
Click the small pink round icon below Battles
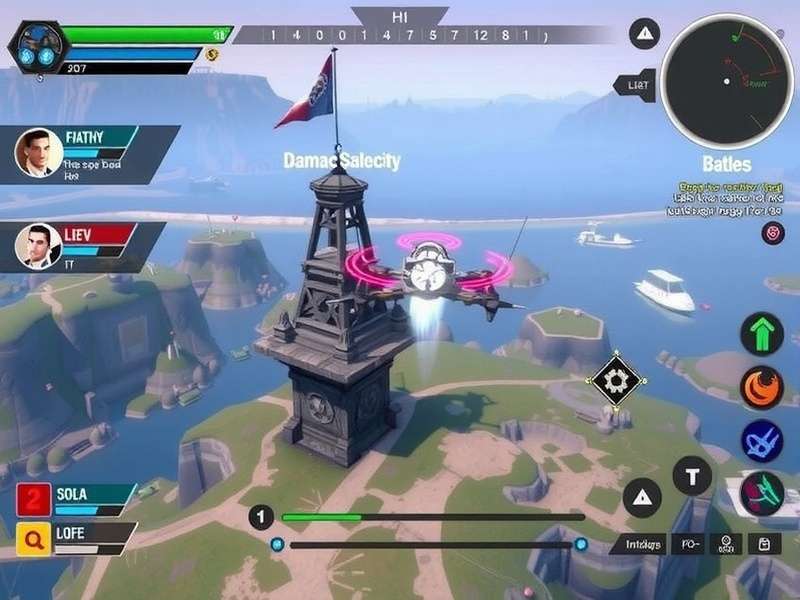coord(772,233)
